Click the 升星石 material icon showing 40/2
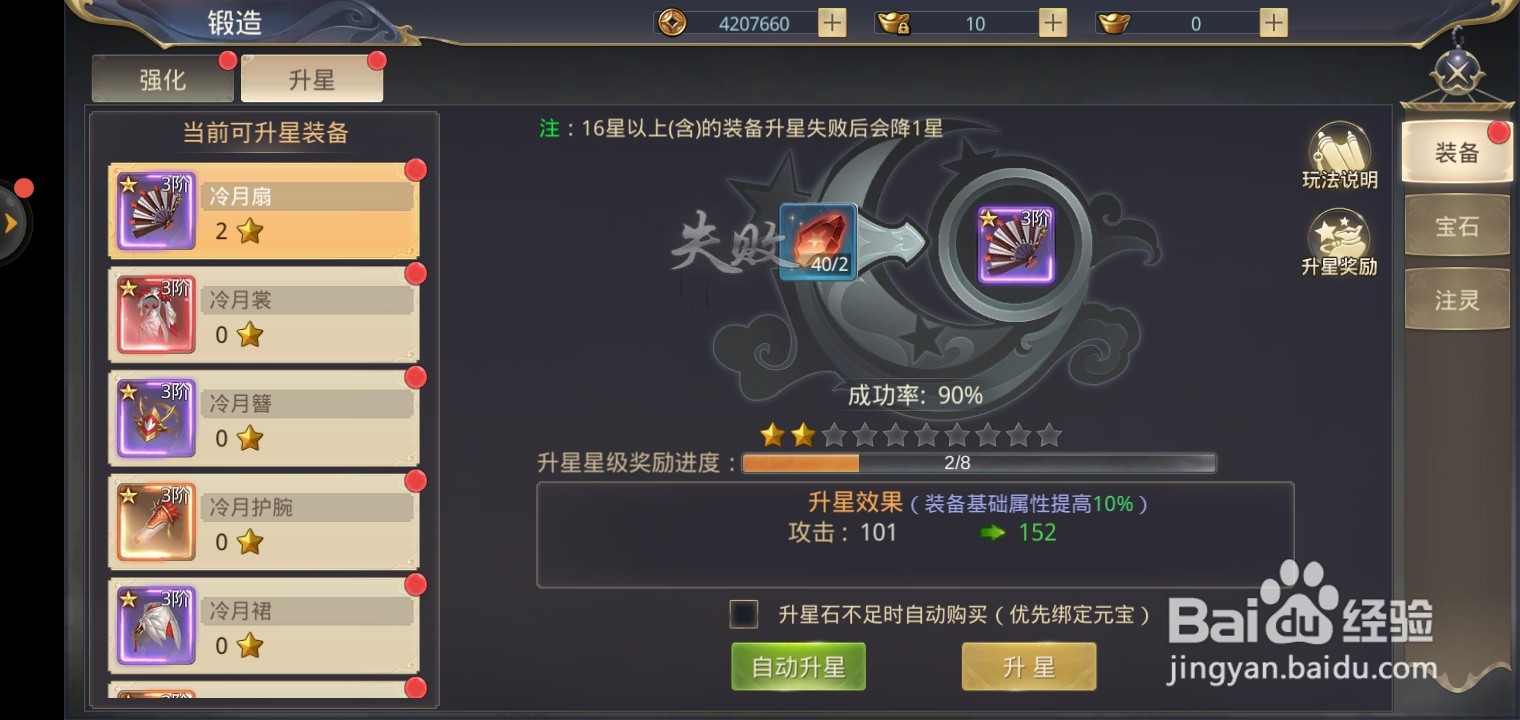Screen dimensions: 1520x720 click(x=819, y=241)
